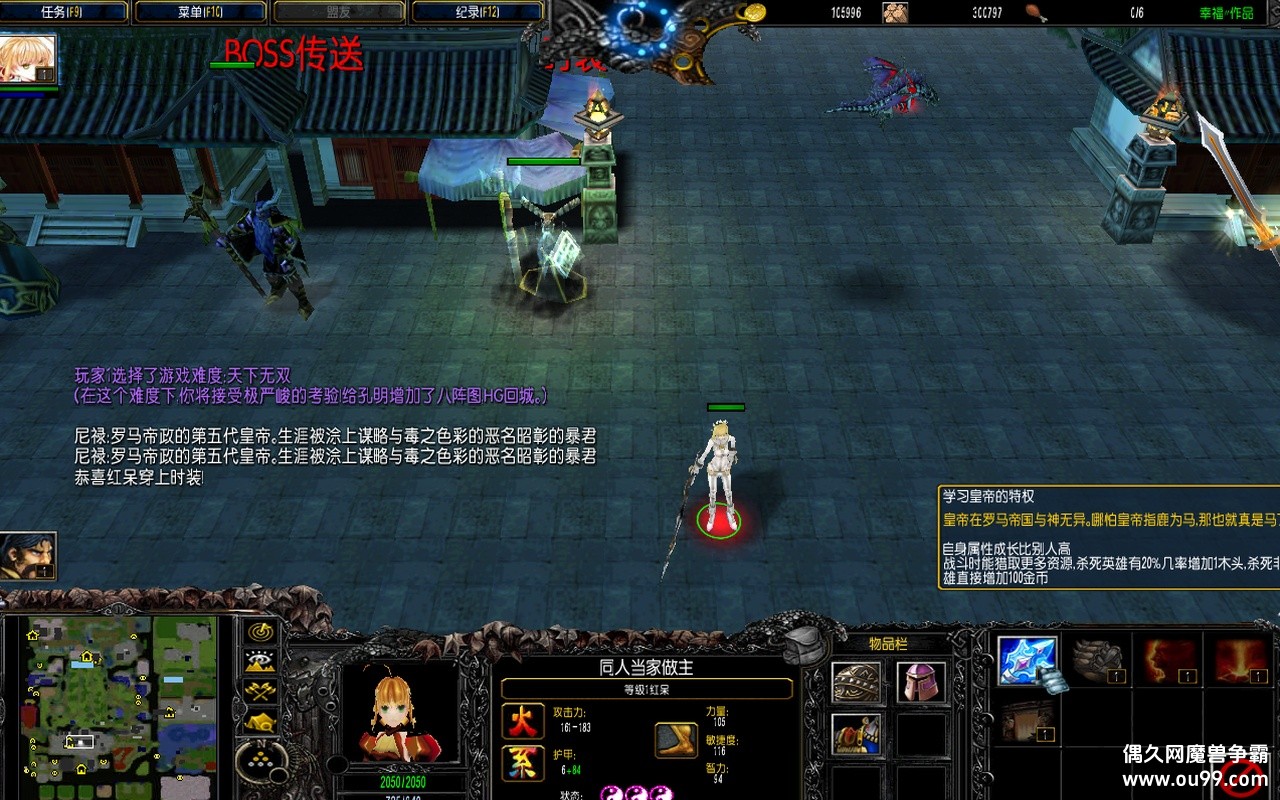
Task: Select the bearded hero portrait icon
Action: click(x=28, y=556)
